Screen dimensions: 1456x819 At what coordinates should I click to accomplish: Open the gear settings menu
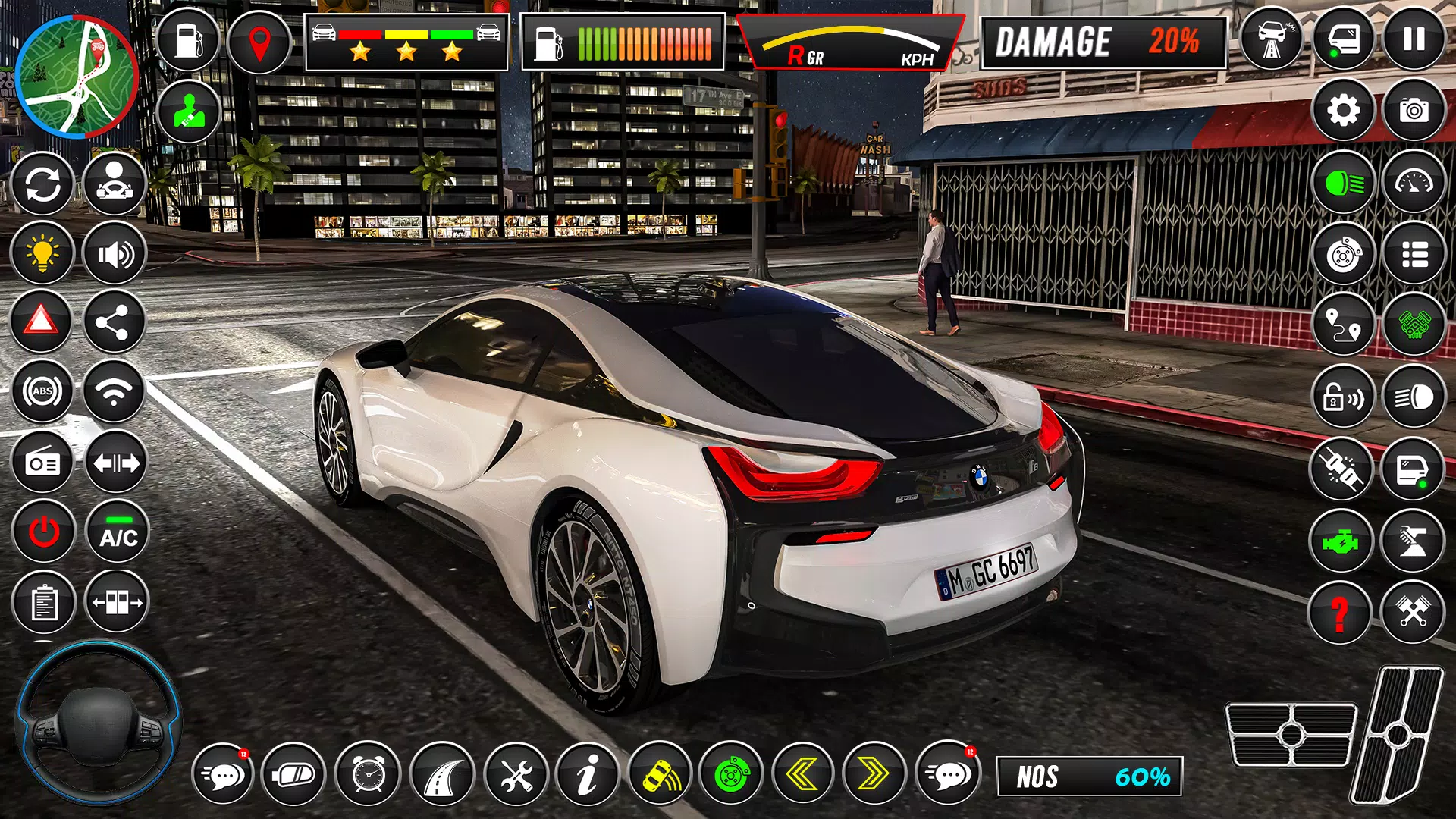coord(1343,111)
